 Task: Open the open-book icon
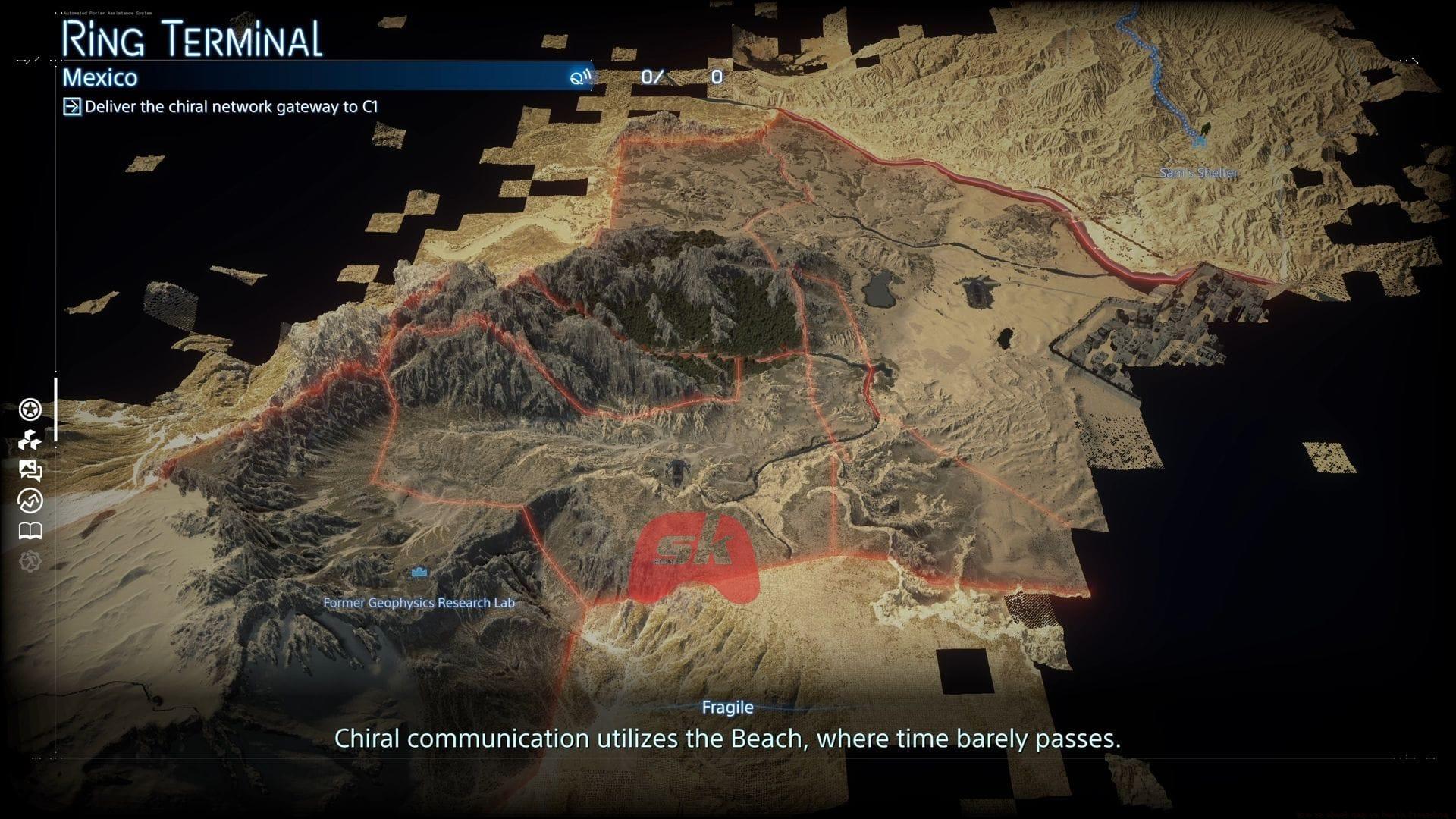tap(30, 531)
